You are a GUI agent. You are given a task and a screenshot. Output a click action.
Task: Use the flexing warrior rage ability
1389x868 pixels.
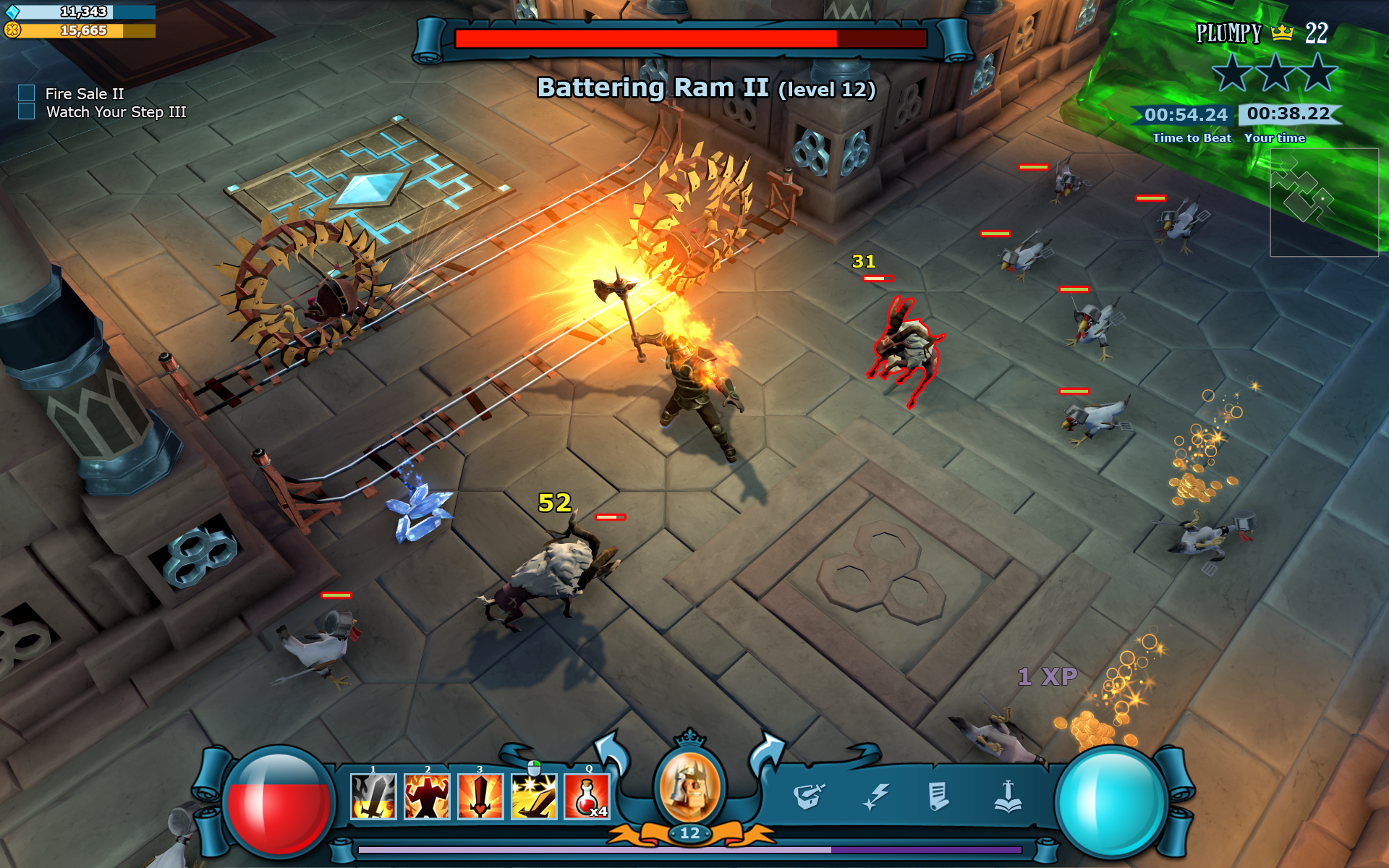[x=427, y=796]
